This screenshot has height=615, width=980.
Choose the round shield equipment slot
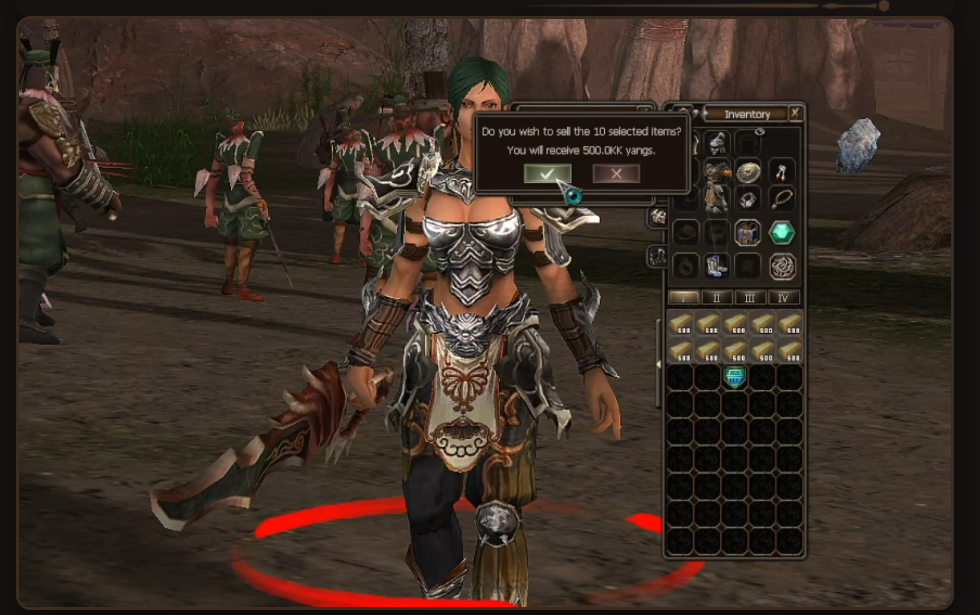coord(748,172)
